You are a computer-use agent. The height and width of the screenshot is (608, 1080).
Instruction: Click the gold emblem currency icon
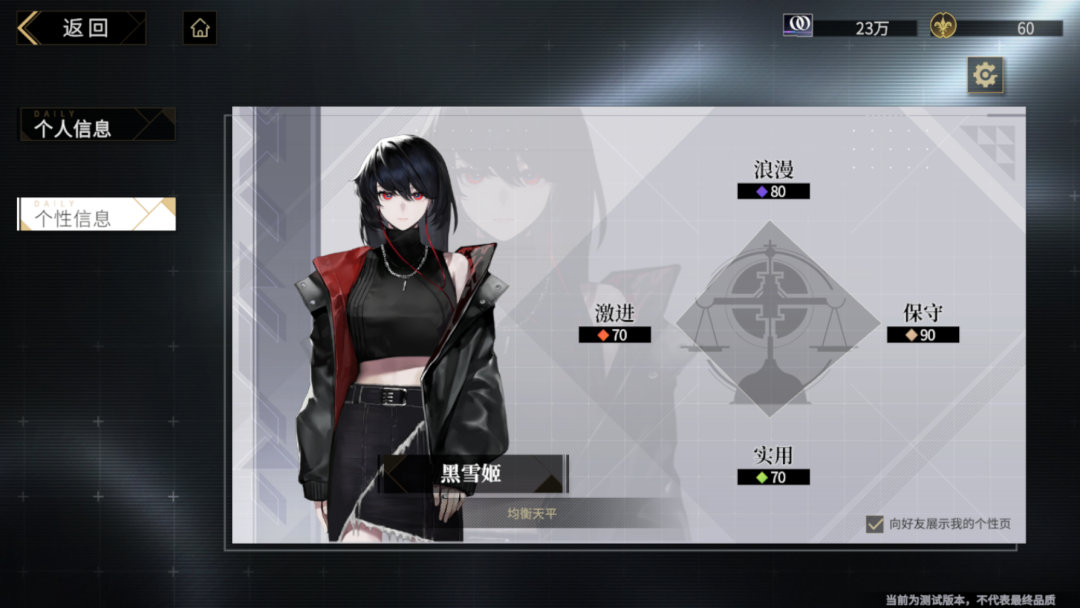click(942, 27)
